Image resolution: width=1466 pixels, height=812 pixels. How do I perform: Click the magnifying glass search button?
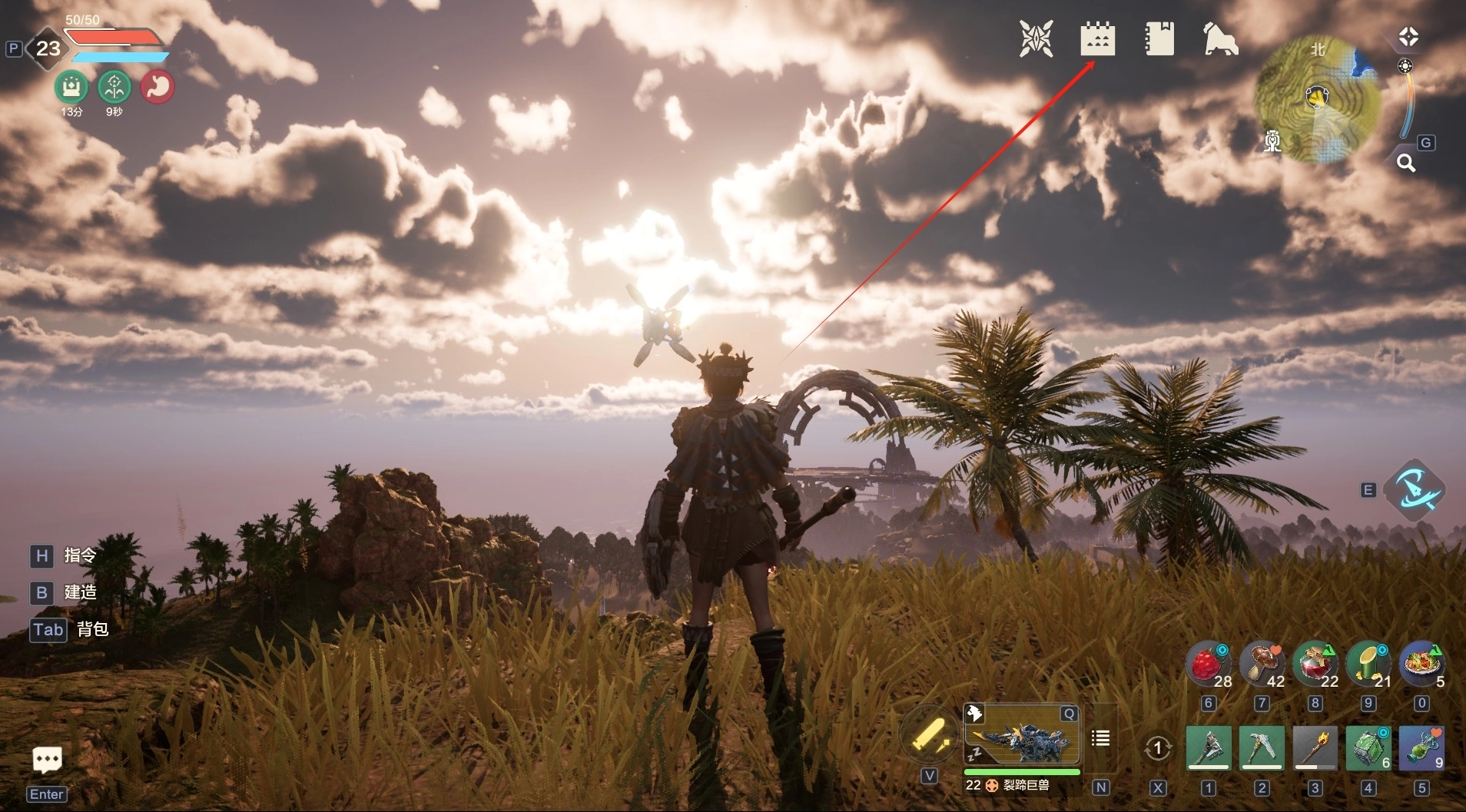pyautogui.click(x=1406, y=163)
